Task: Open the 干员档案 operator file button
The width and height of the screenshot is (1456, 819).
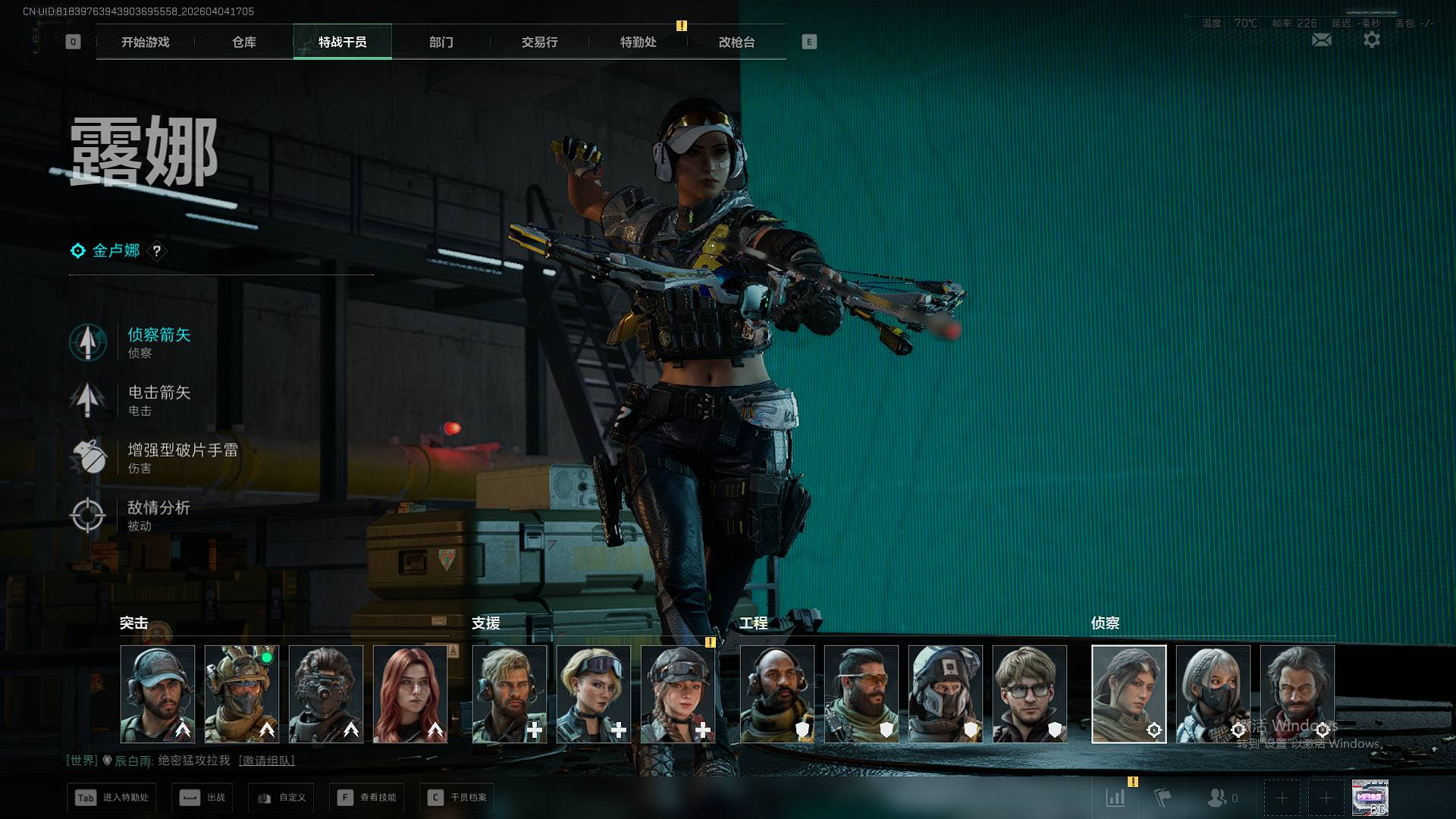Action: tap(457, 798)
